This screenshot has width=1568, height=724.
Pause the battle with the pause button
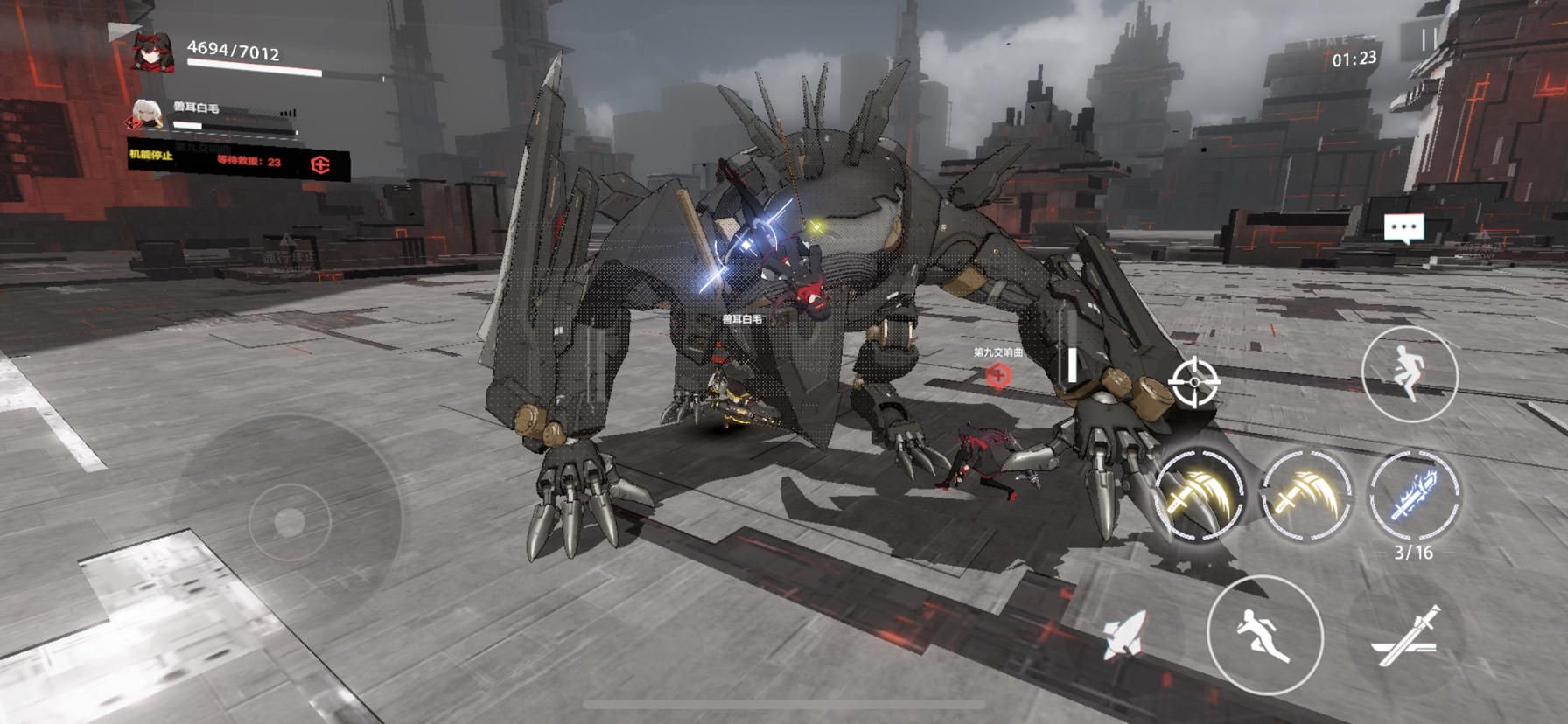[x=1429, y=40]
